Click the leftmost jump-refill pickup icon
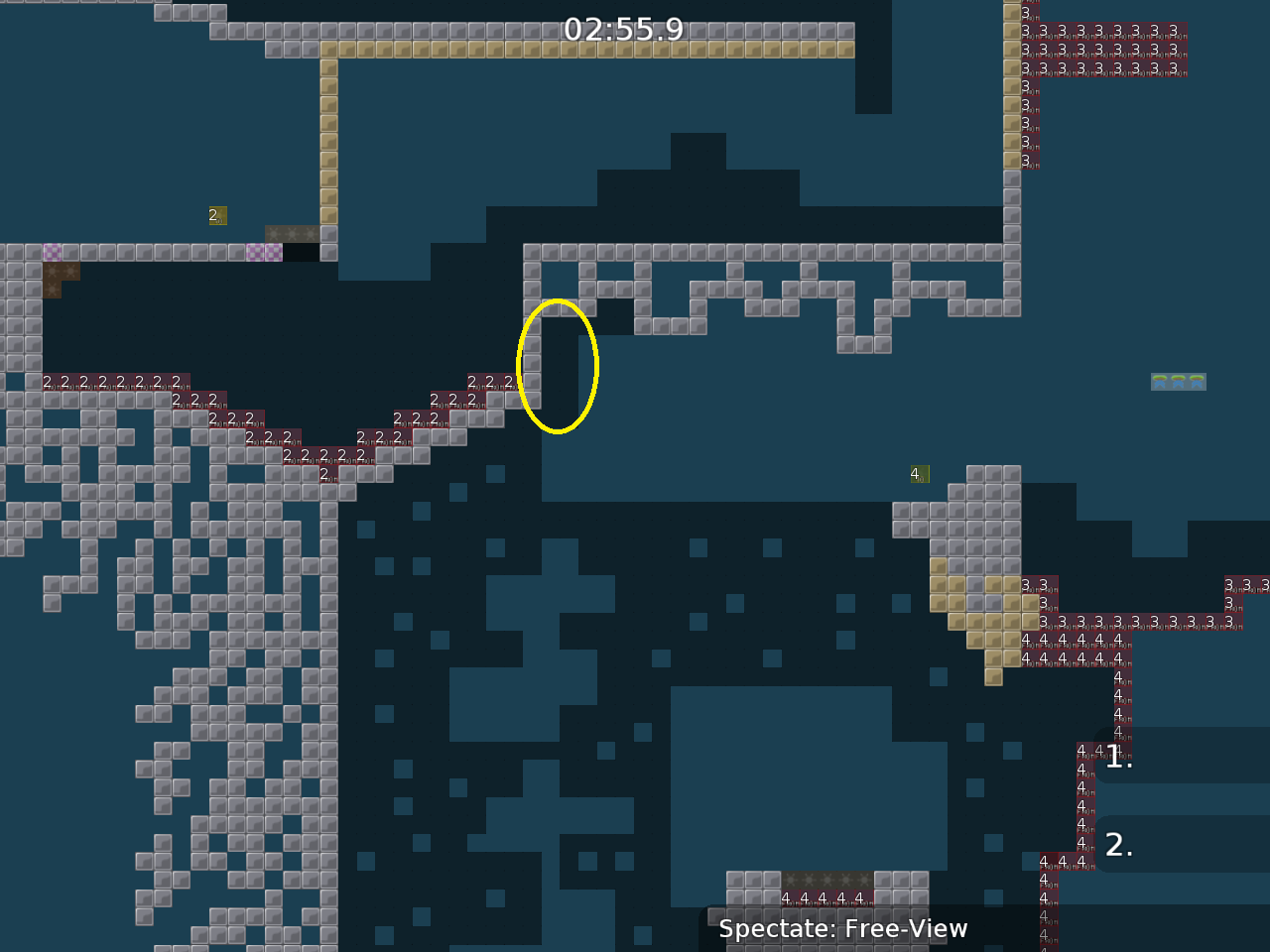This screenshot has height=952, width=1270. point(1160,382)
